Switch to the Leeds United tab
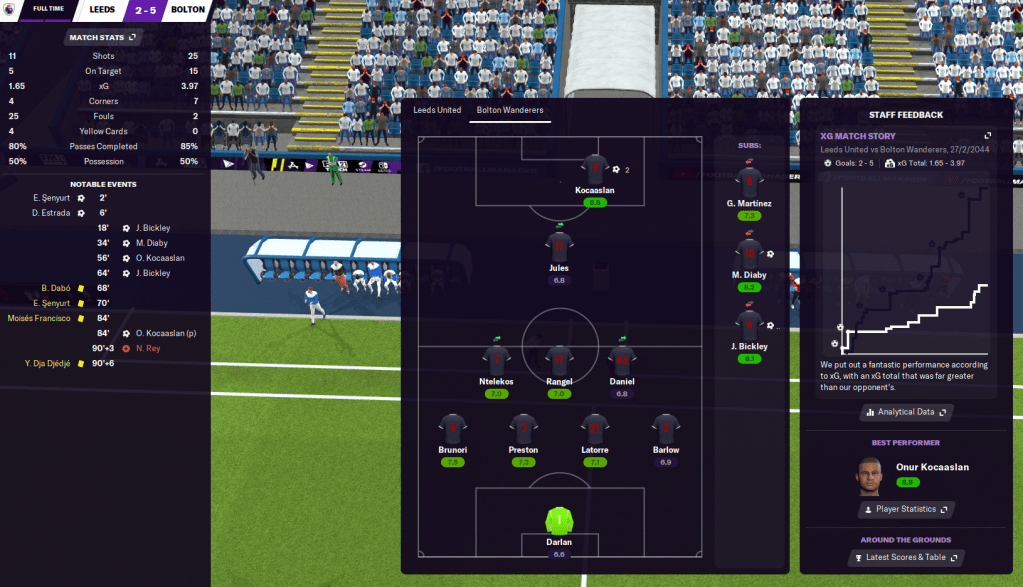 437,110
